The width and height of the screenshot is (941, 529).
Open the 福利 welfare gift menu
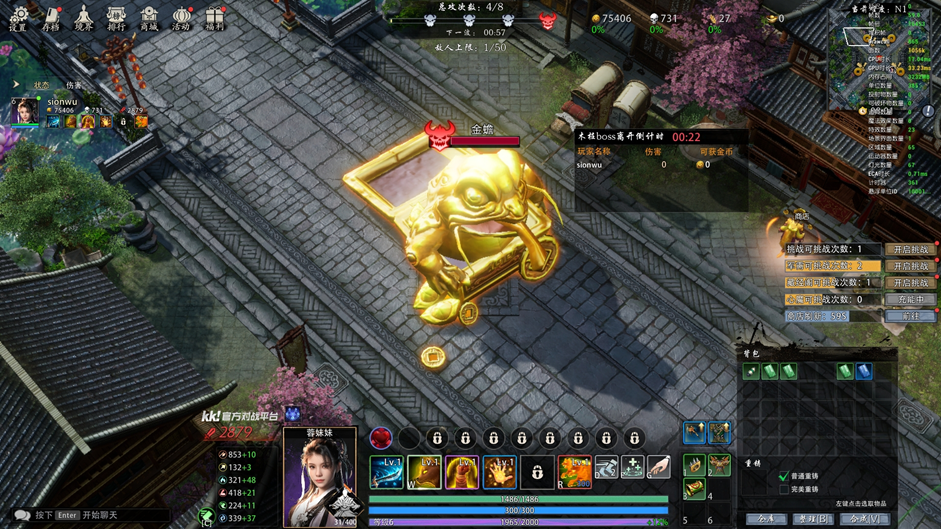[214, 18]
